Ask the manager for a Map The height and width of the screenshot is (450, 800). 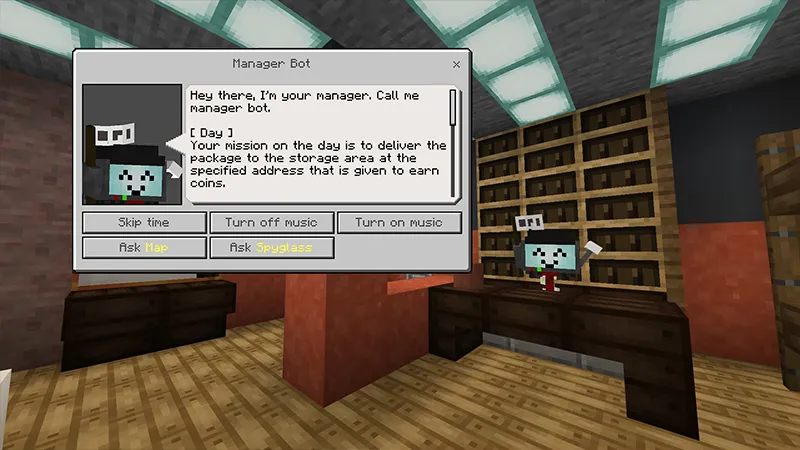(x=145, y=247)
